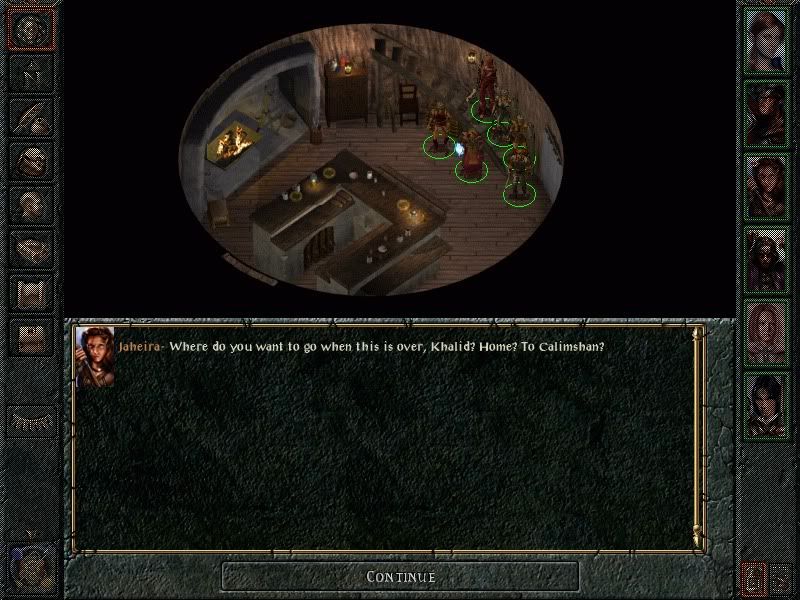Open the area map
Viewport: 800px width, 600px height.
(x=30, y=73)
